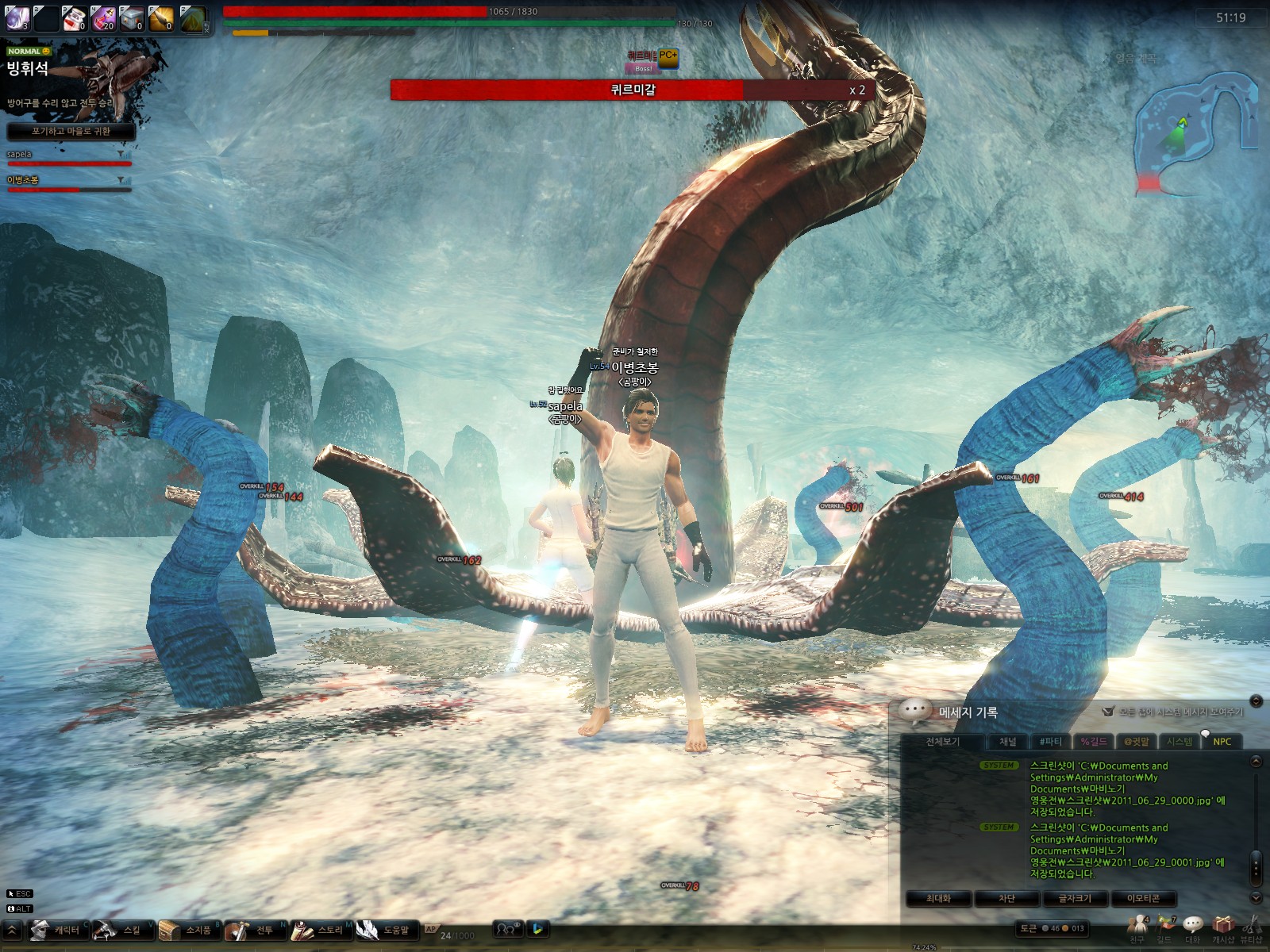The image size is (1270, 952).
Task: Use the golden spear quick slot item
Action: coord(161,18)
